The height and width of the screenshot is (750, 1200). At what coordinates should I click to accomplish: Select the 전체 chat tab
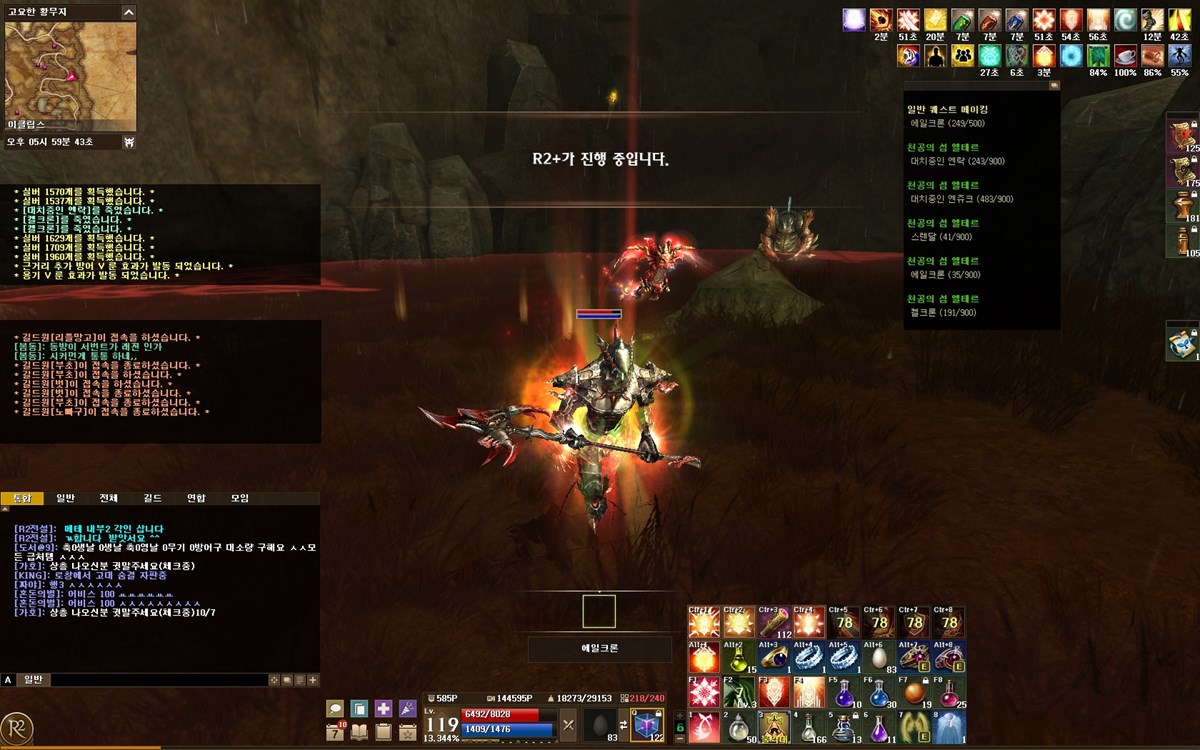pos(108,498)
